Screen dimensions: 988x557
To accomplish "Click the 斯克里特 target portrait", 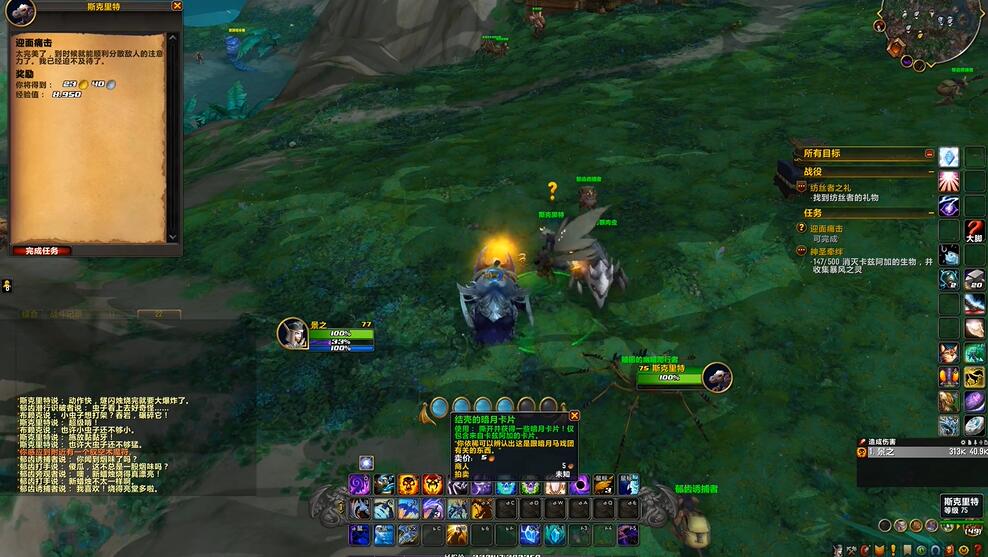I will (717, 377).
